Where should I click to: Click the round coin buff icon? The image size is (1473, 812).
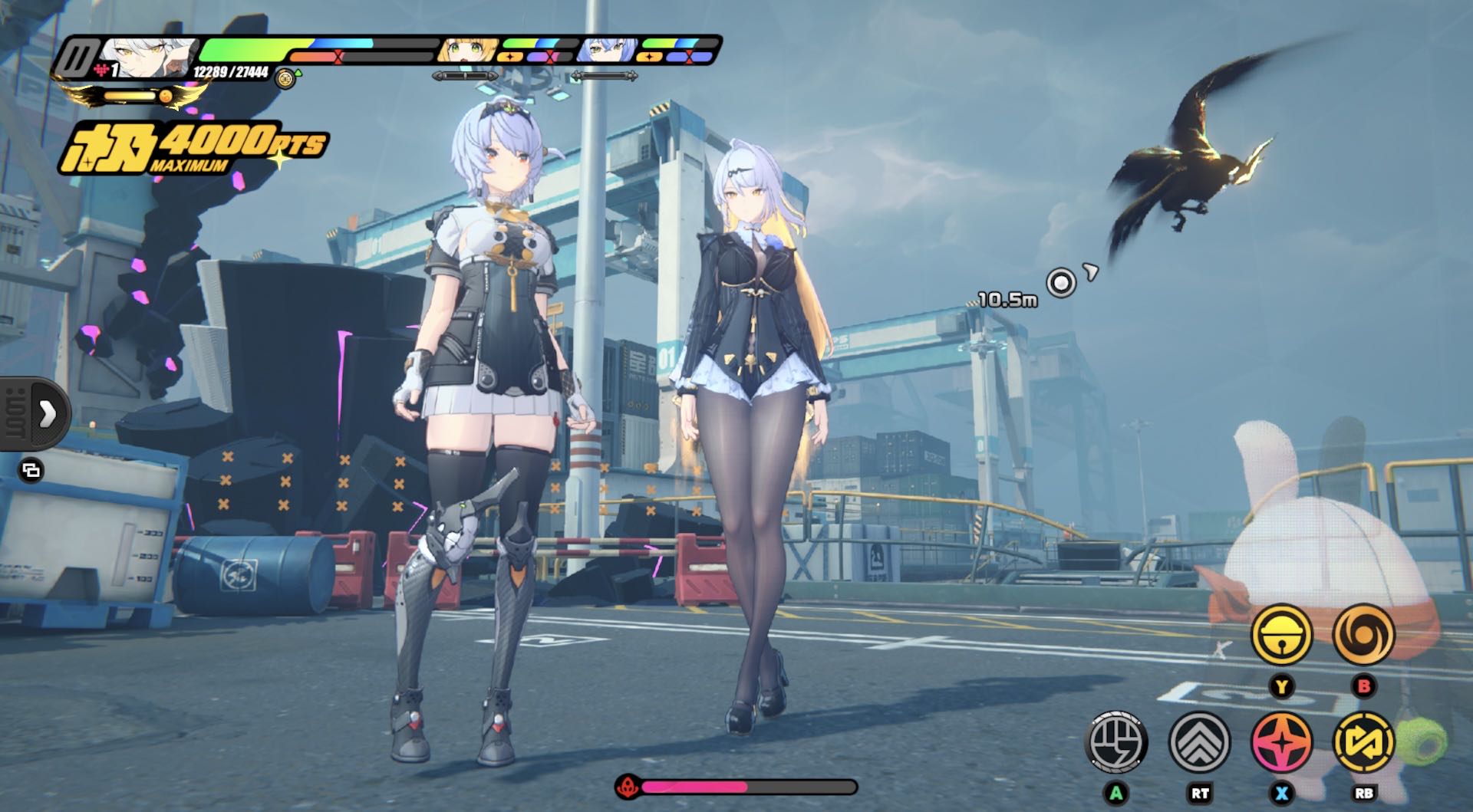[285, 78]
